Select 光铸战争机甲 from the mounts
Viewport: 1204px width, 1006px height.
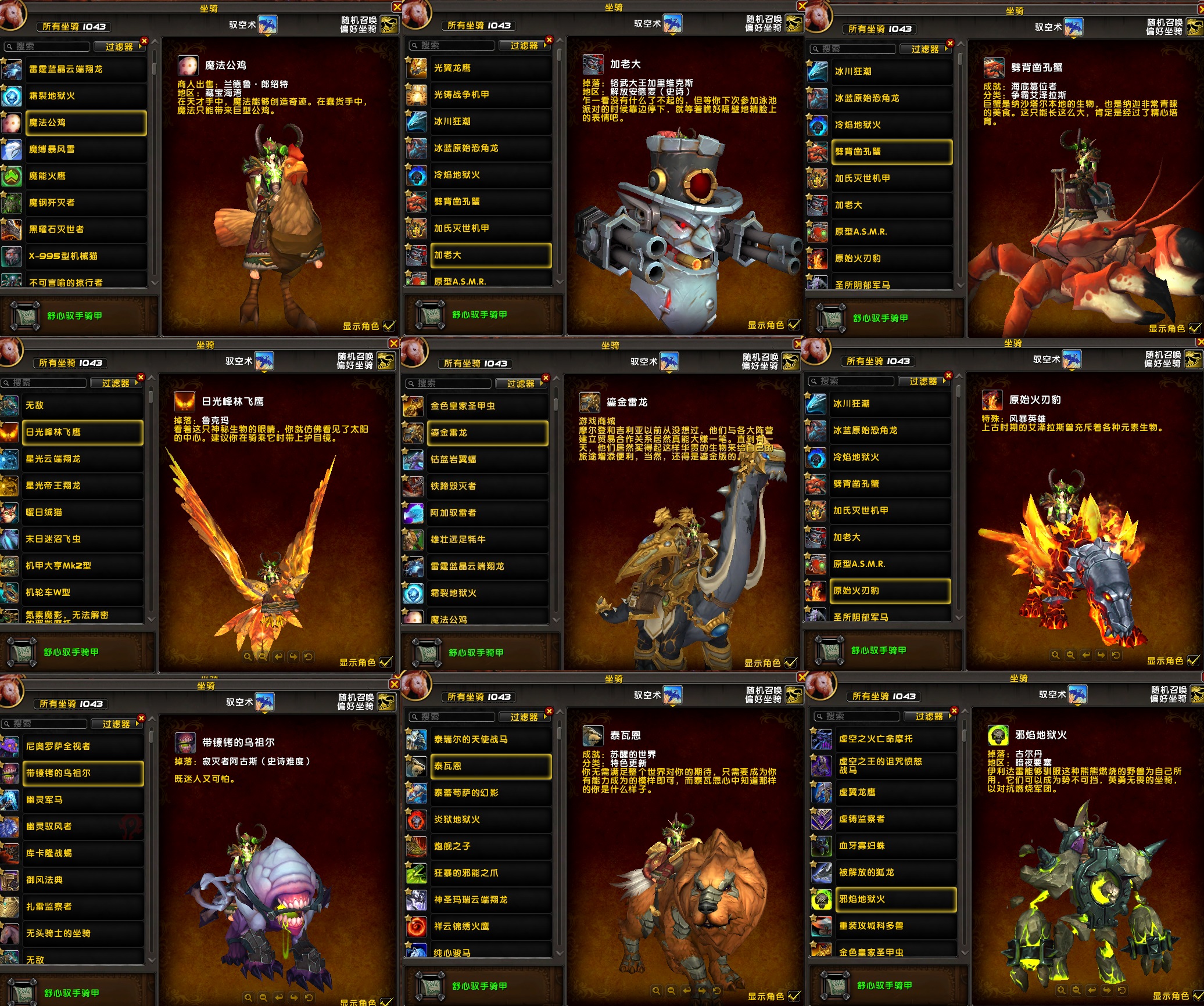pos(490,95)
